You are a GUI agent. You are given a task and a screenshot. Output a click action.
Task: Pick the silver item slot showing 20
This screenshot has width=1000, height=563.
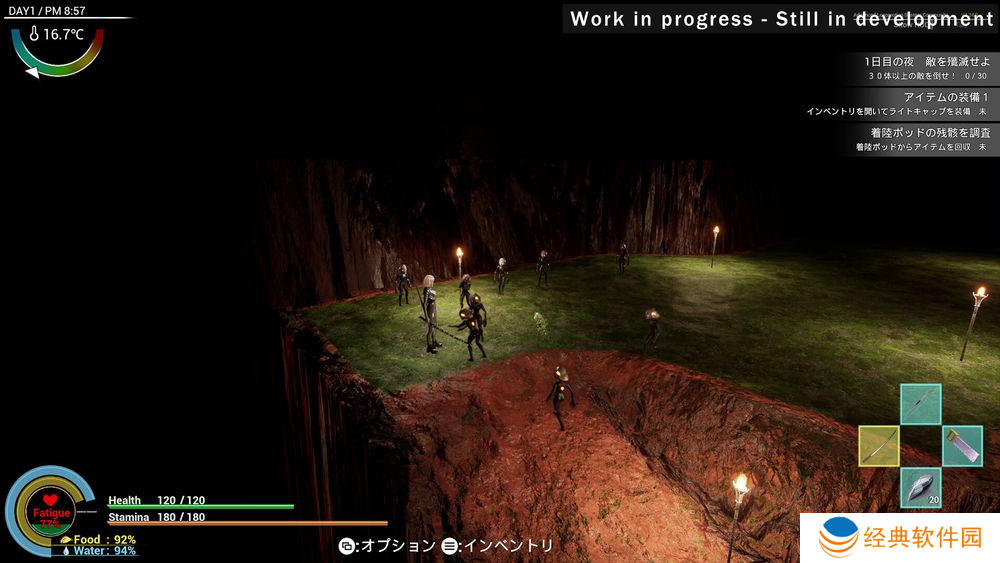point(920,487)
